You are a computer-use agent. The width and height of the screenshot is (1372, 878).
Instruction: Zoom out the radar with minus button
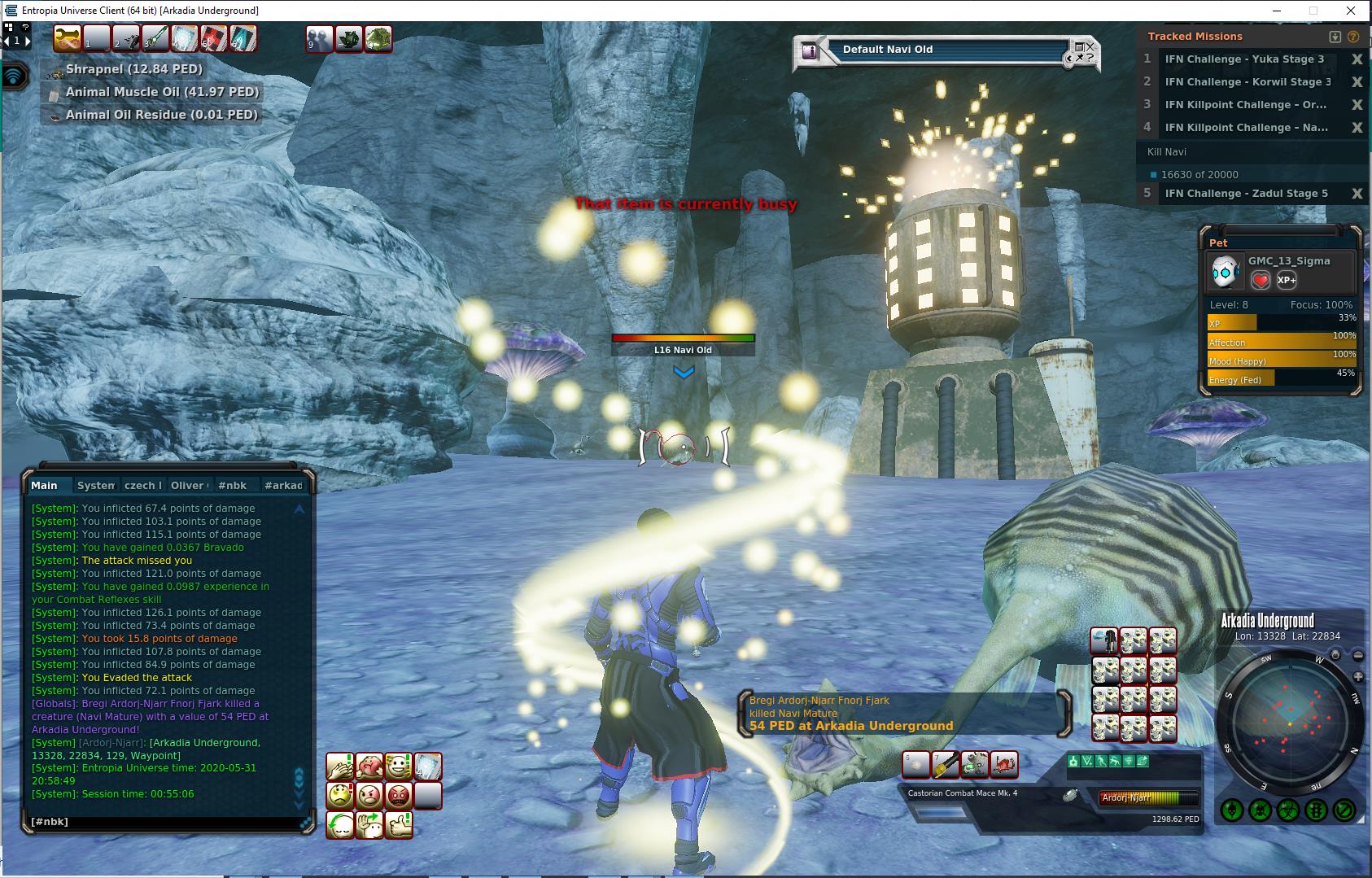(1358, 656)
